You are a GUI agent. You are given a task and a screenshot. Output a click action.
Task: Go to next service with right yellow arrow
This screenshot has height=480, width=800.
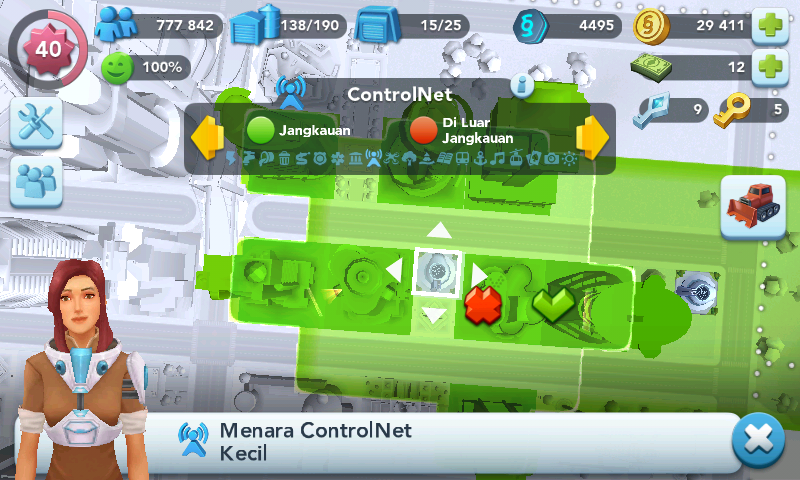[592, 137]
